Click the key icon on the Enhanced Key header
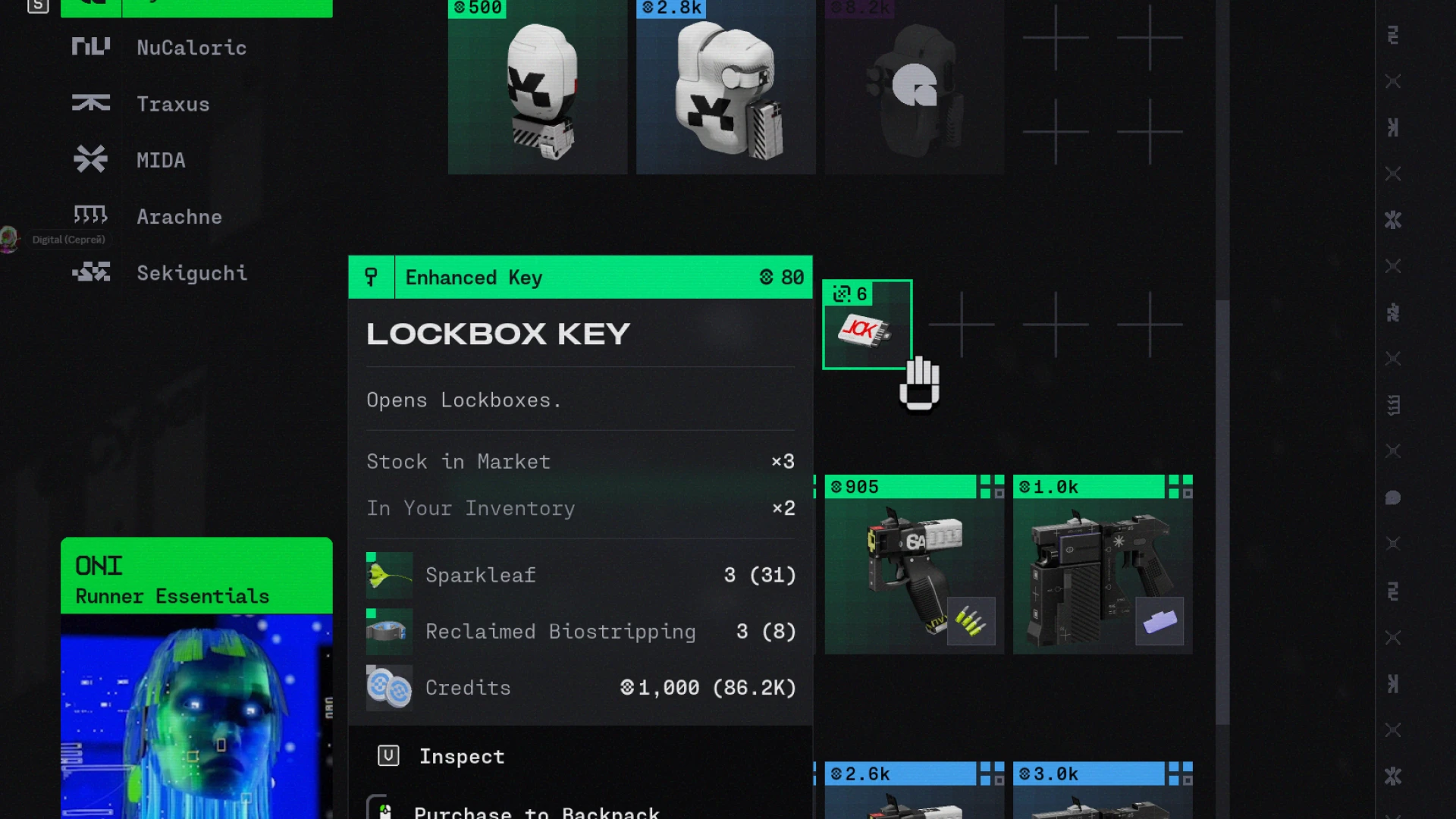This screenshot has width=1456, height=819. [371, 277]
